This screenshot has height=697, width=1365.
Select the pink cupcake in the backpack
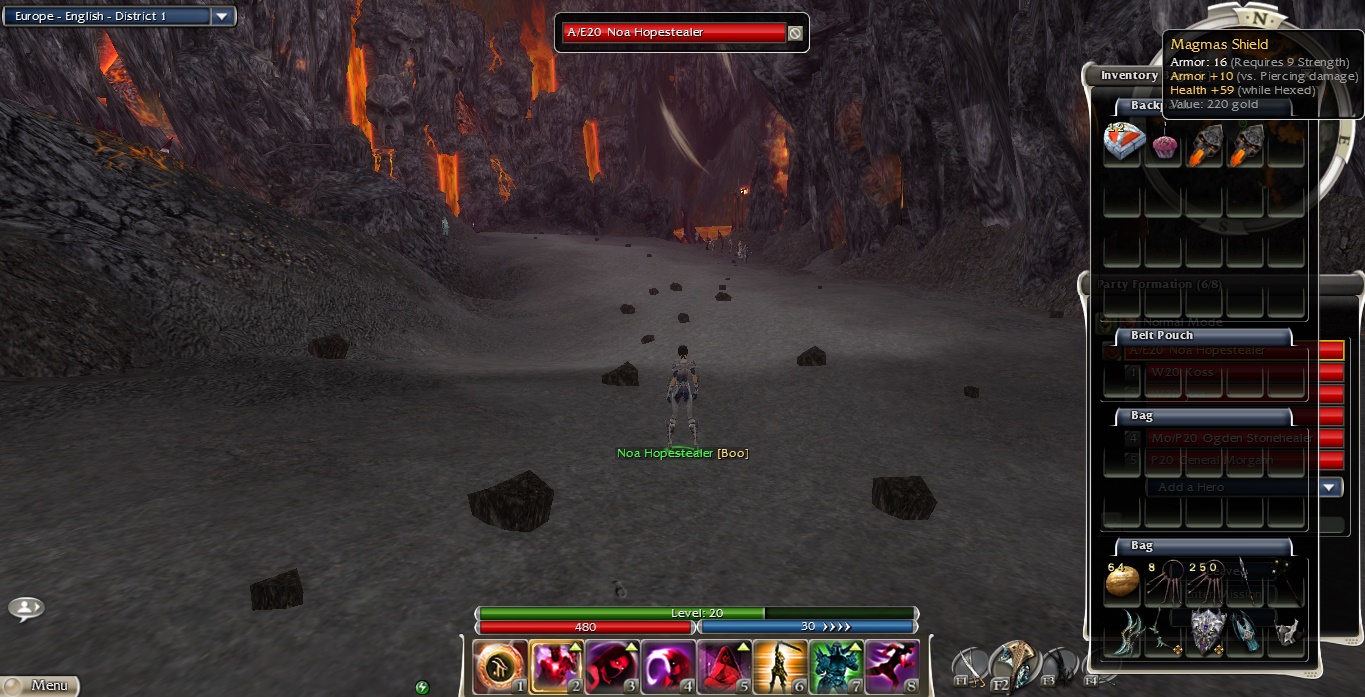1164,146
